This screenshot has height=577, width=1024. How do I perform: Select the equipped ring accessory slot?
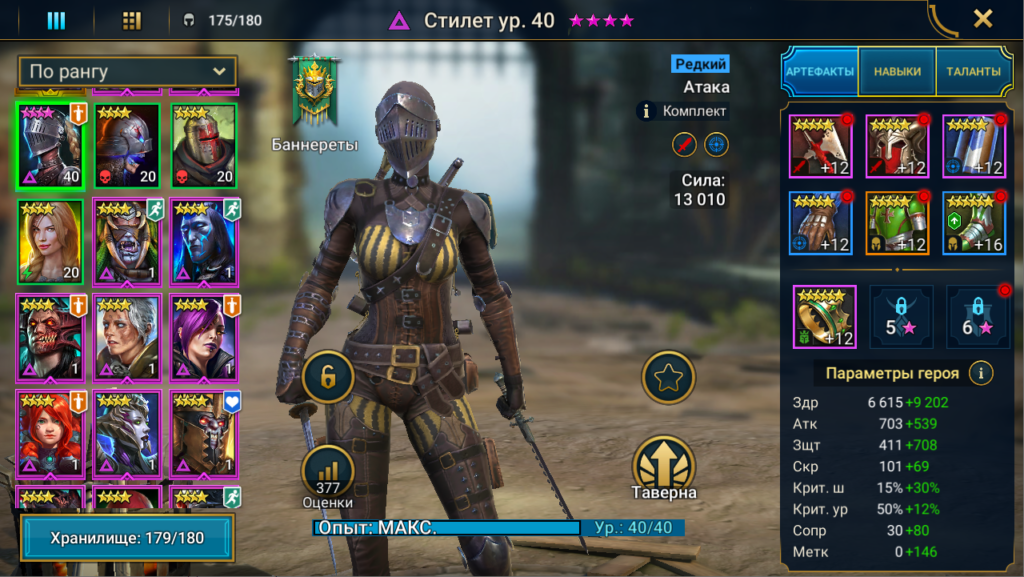(824, 317)
